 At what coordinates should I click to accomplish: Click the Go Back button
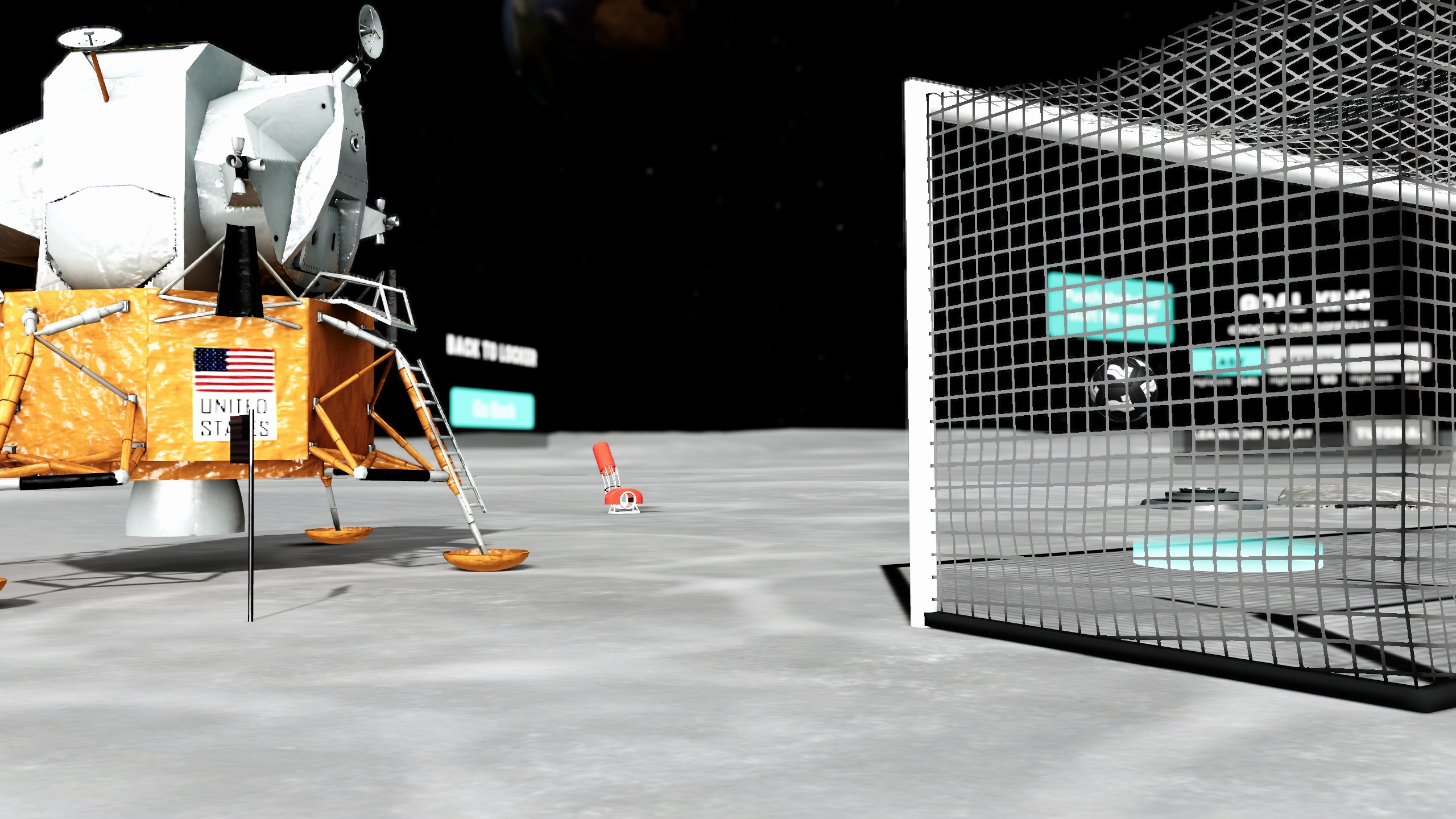click(x=493, y=407)
